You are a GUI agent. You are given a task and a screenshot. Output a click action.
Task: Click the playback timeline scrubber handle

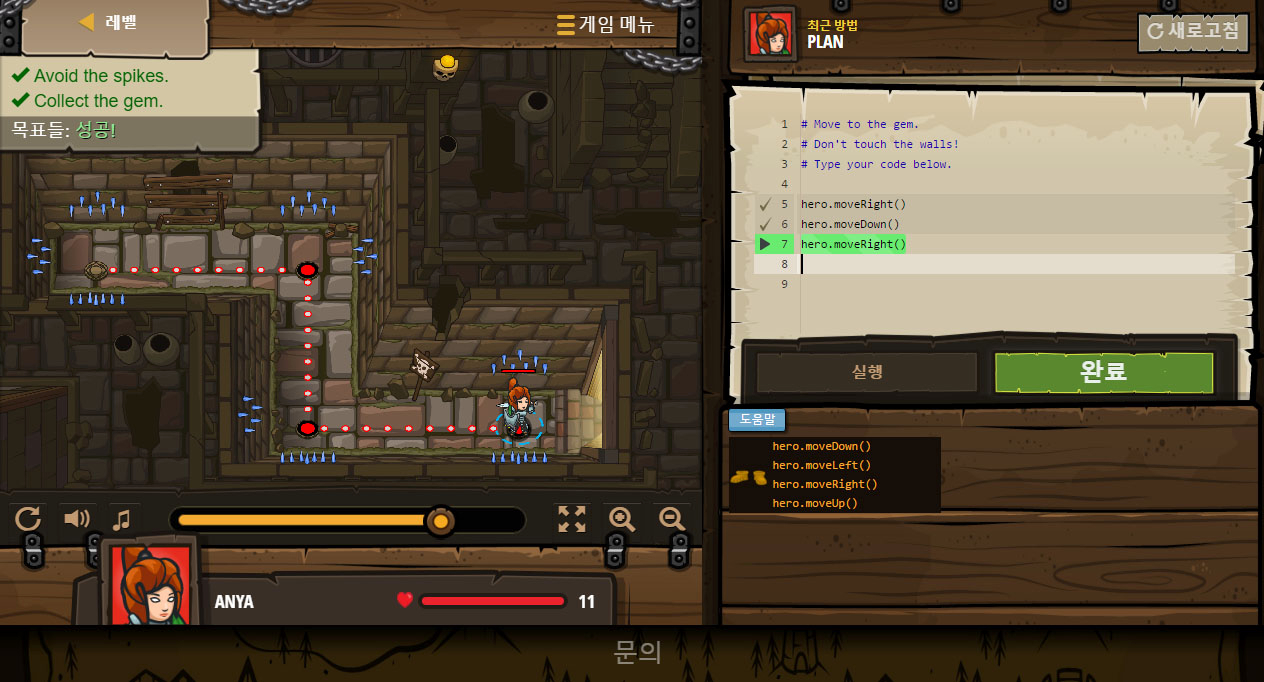(x=439, y=520)
